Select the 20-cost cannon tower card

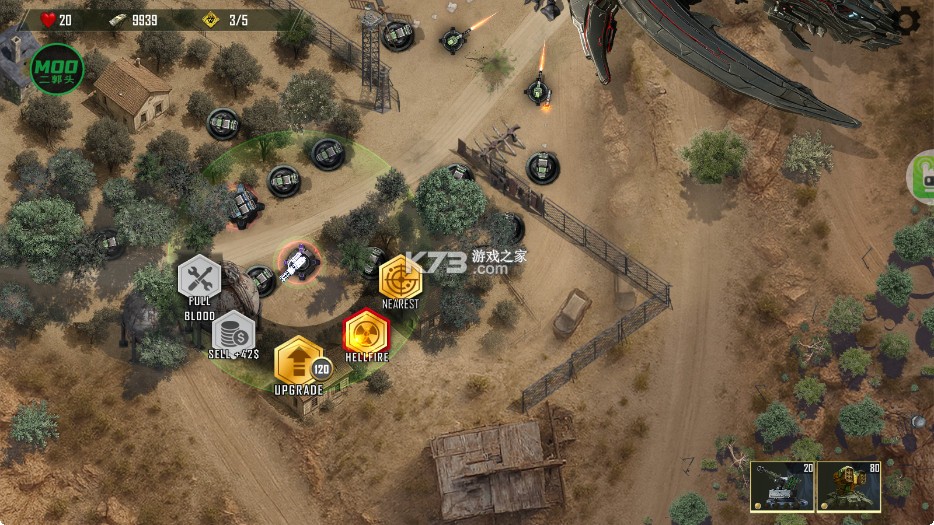[x=782, y=486]
